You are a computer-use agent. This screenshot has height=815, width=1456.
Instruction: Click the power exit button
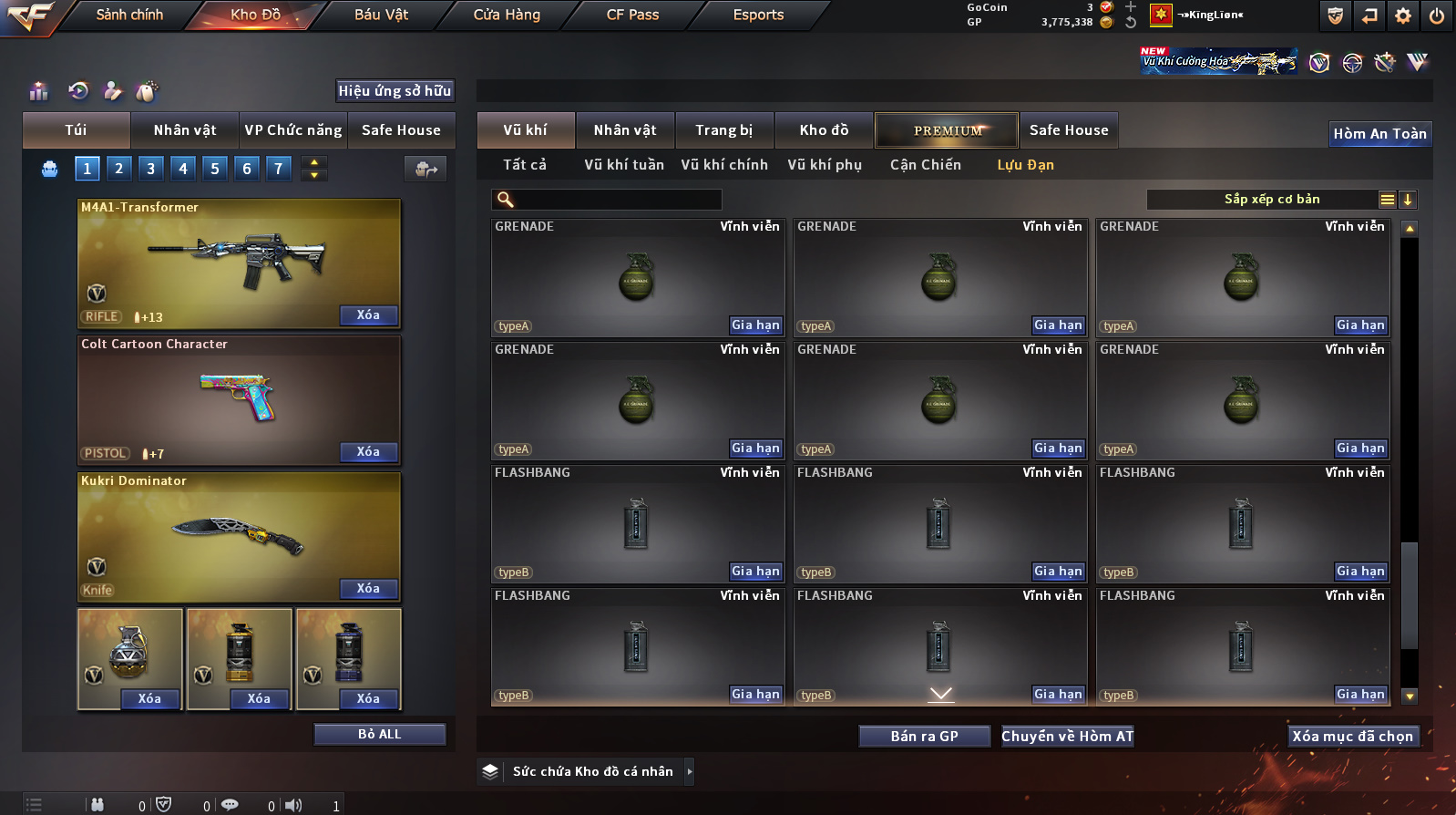tap(1437, 15)
